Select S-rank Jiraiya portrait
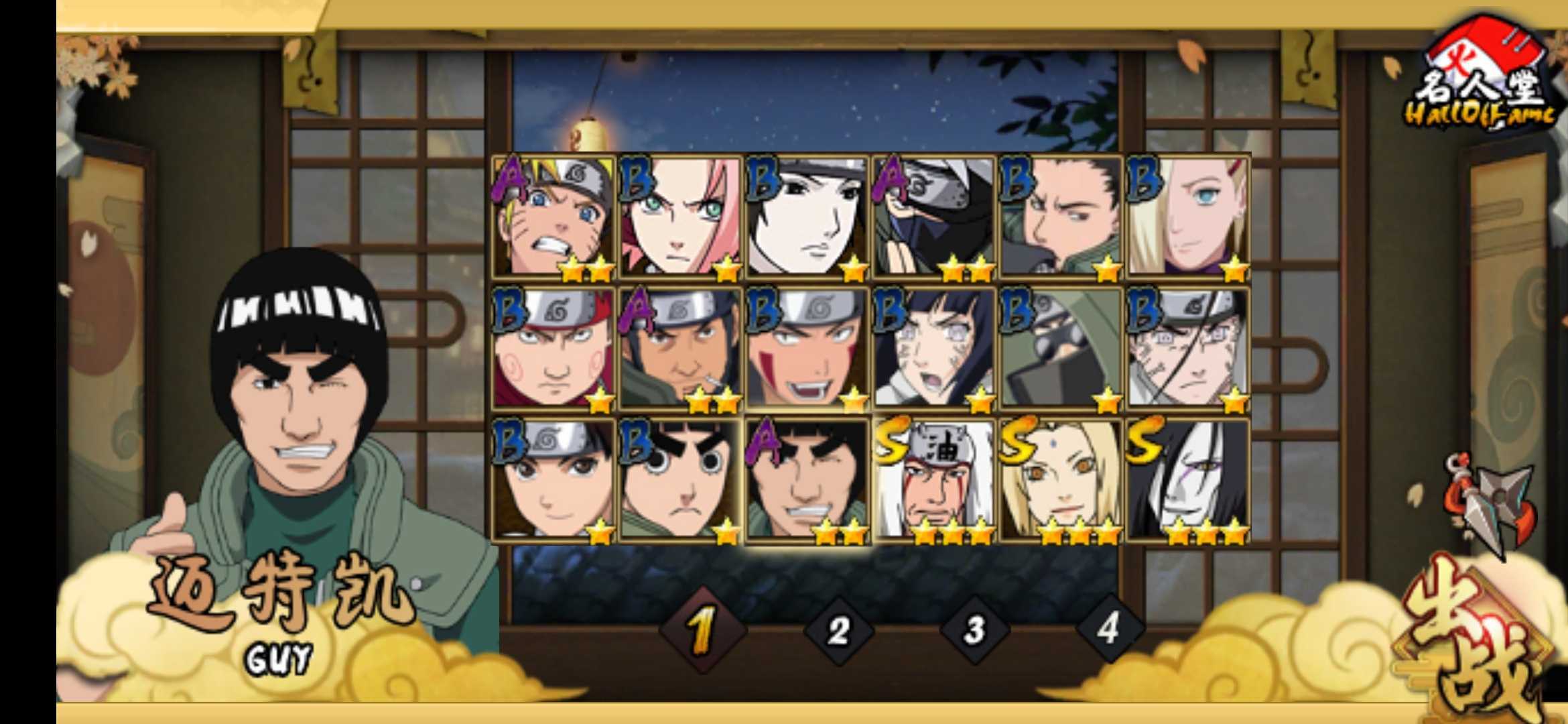This screenshot has height=724, width=1568. pos(934,480)
